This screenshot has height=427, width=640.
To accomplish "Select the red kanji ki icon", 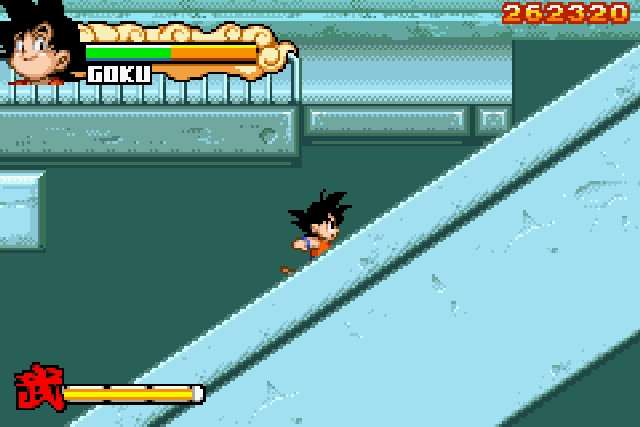I will tap(39, 387).
